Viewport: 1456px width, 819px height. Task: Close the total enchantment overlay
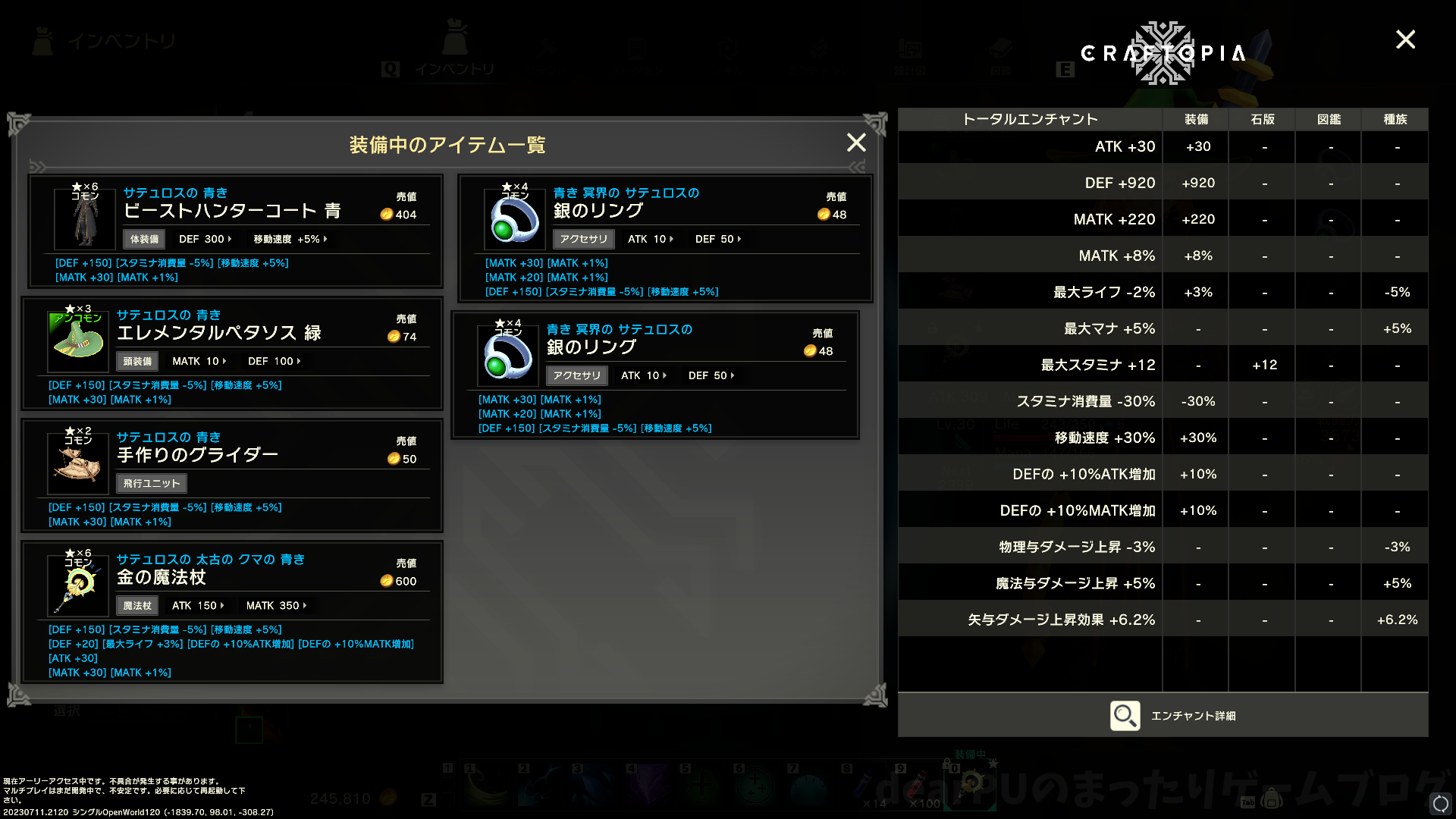(x=1405, y=39)
